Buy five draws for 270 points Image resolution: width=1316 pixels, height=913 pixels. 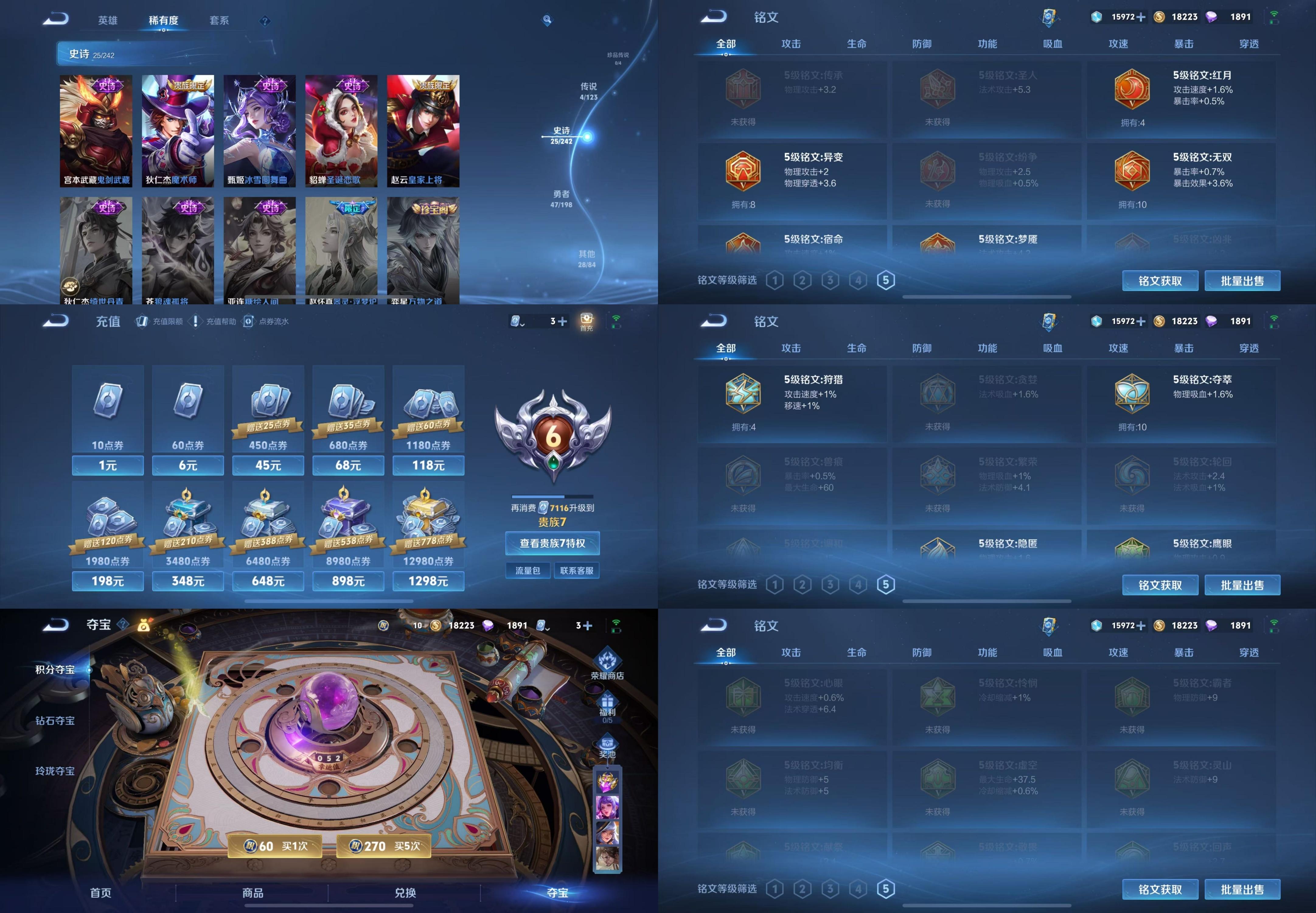point(384,846)
